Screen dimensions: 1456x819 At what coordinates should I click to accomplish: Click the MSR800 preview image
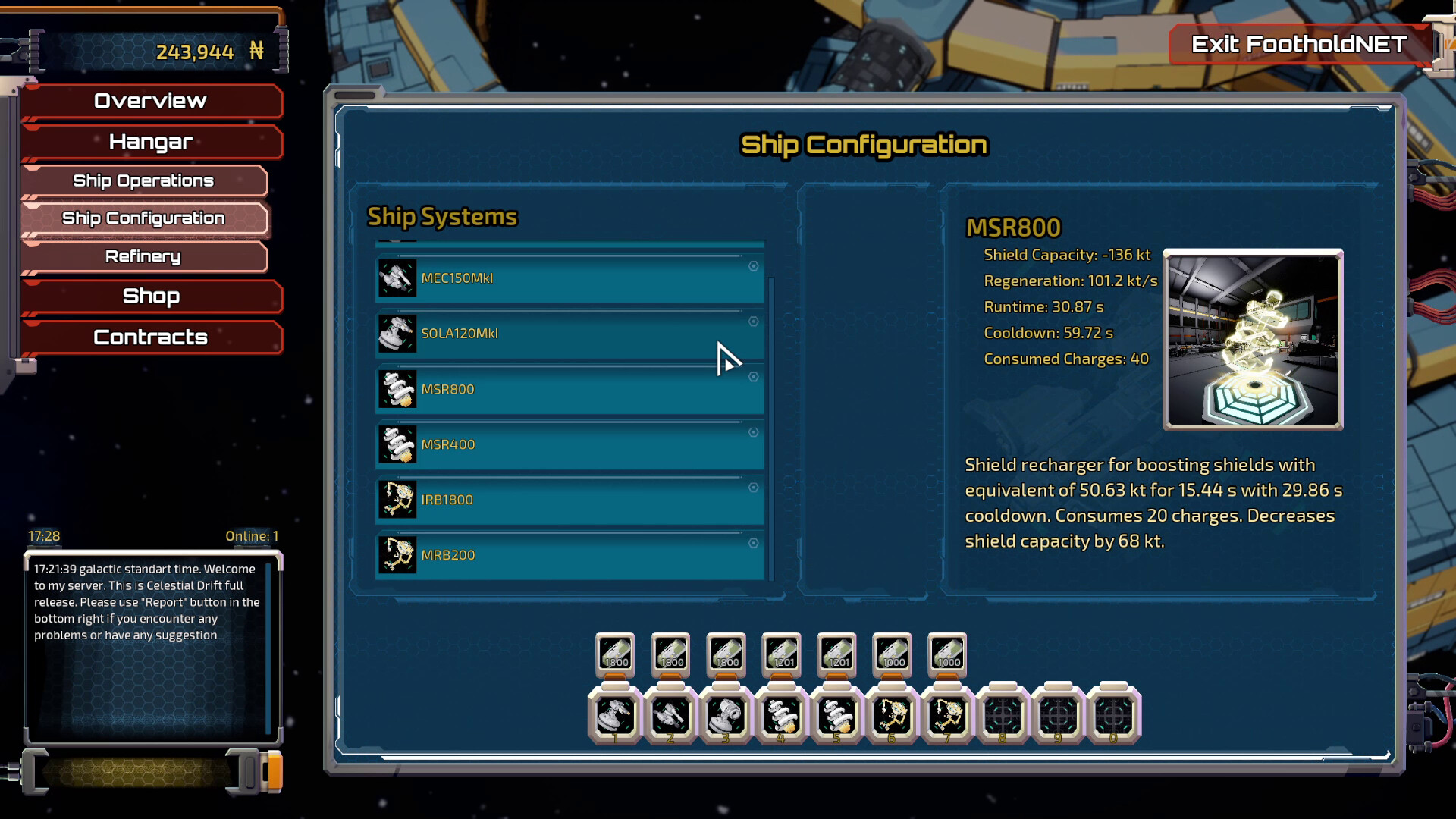pyautogui.click(x=1253, y=340)
